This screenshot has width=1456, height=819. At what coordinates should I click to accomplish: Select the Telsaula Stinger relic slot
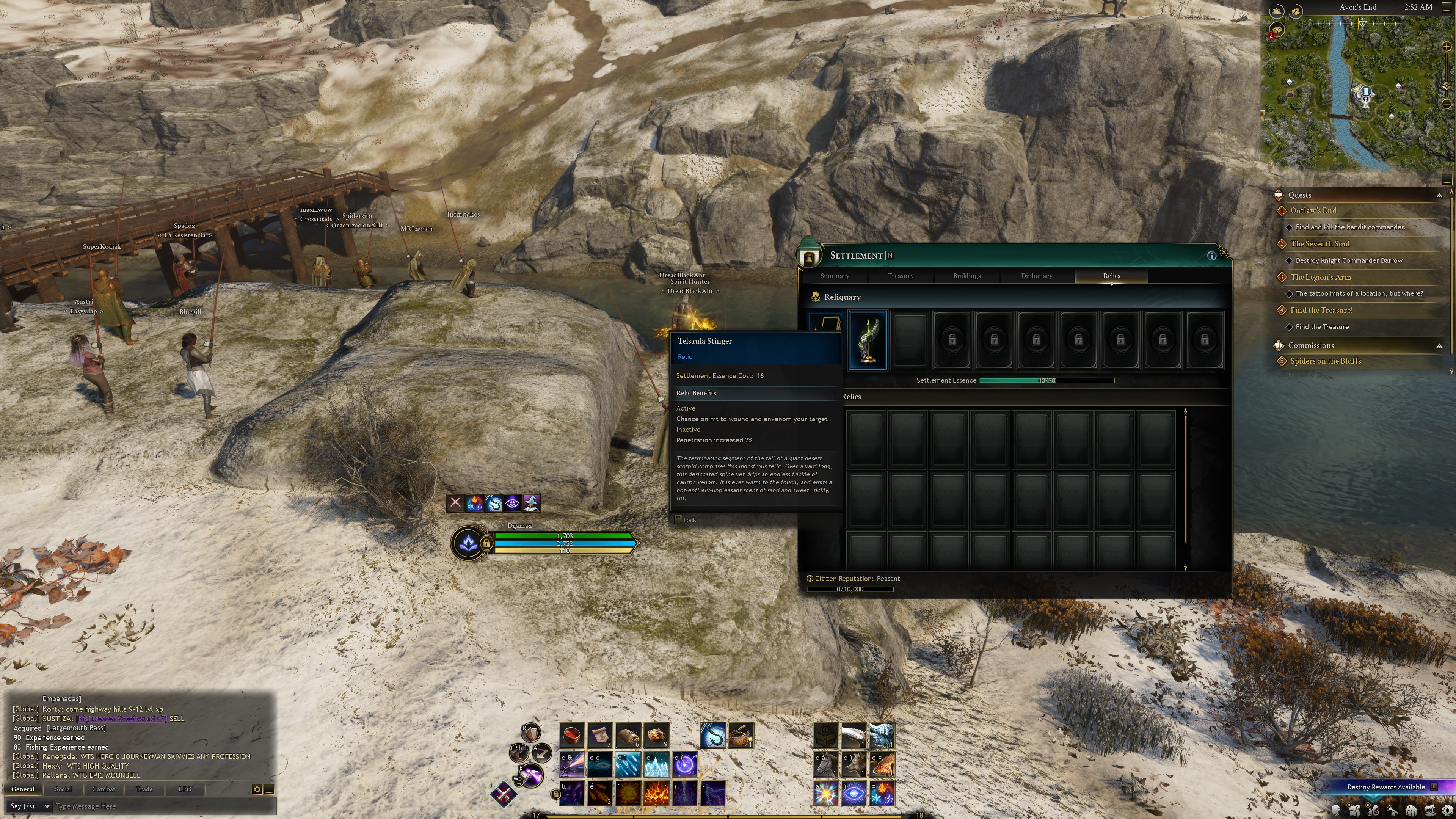[x=868, y=340]
